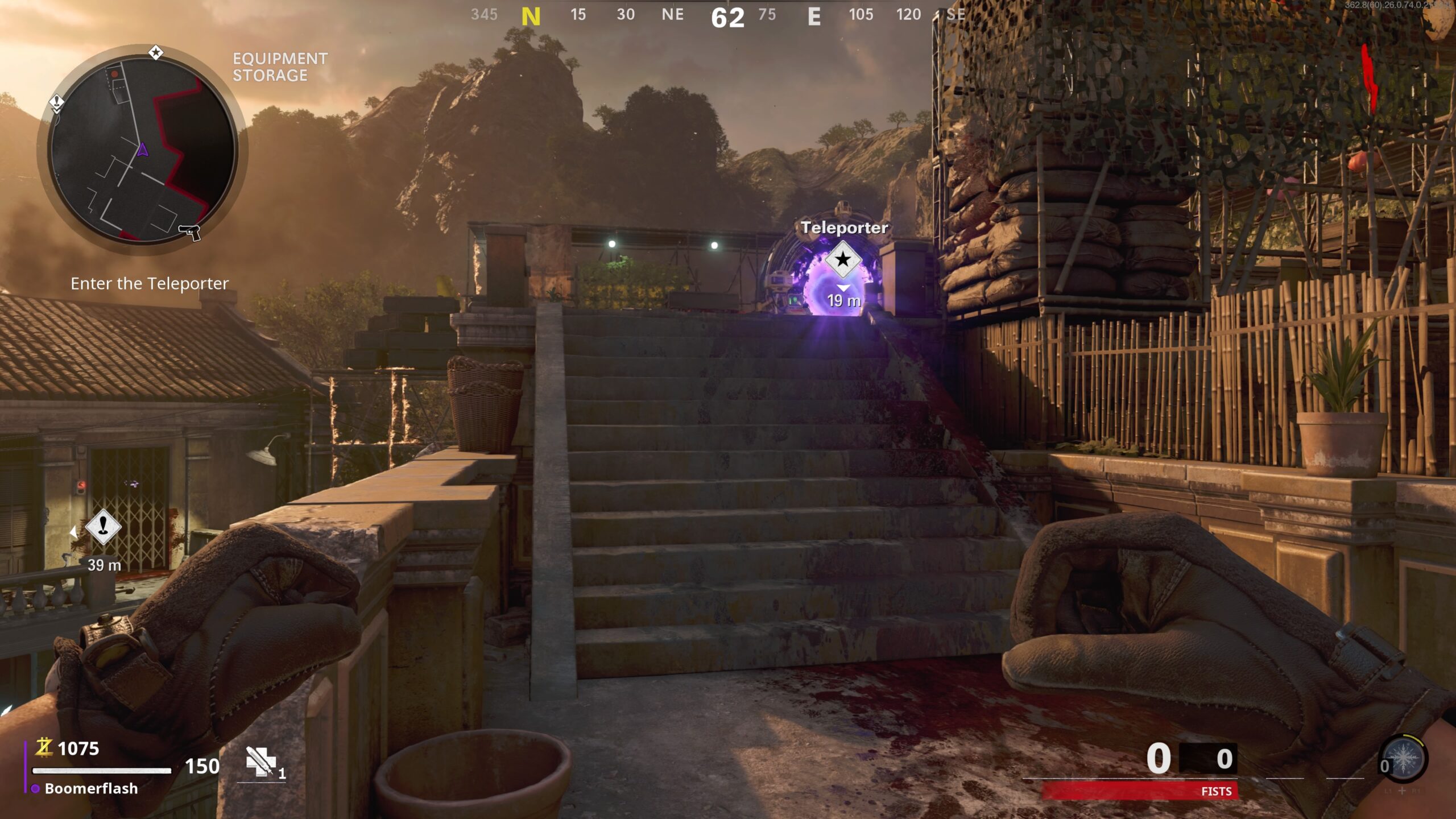Select the Teleporter waypoint star marker
Viewport: 1456px width, 819px height.
point(843,261)
